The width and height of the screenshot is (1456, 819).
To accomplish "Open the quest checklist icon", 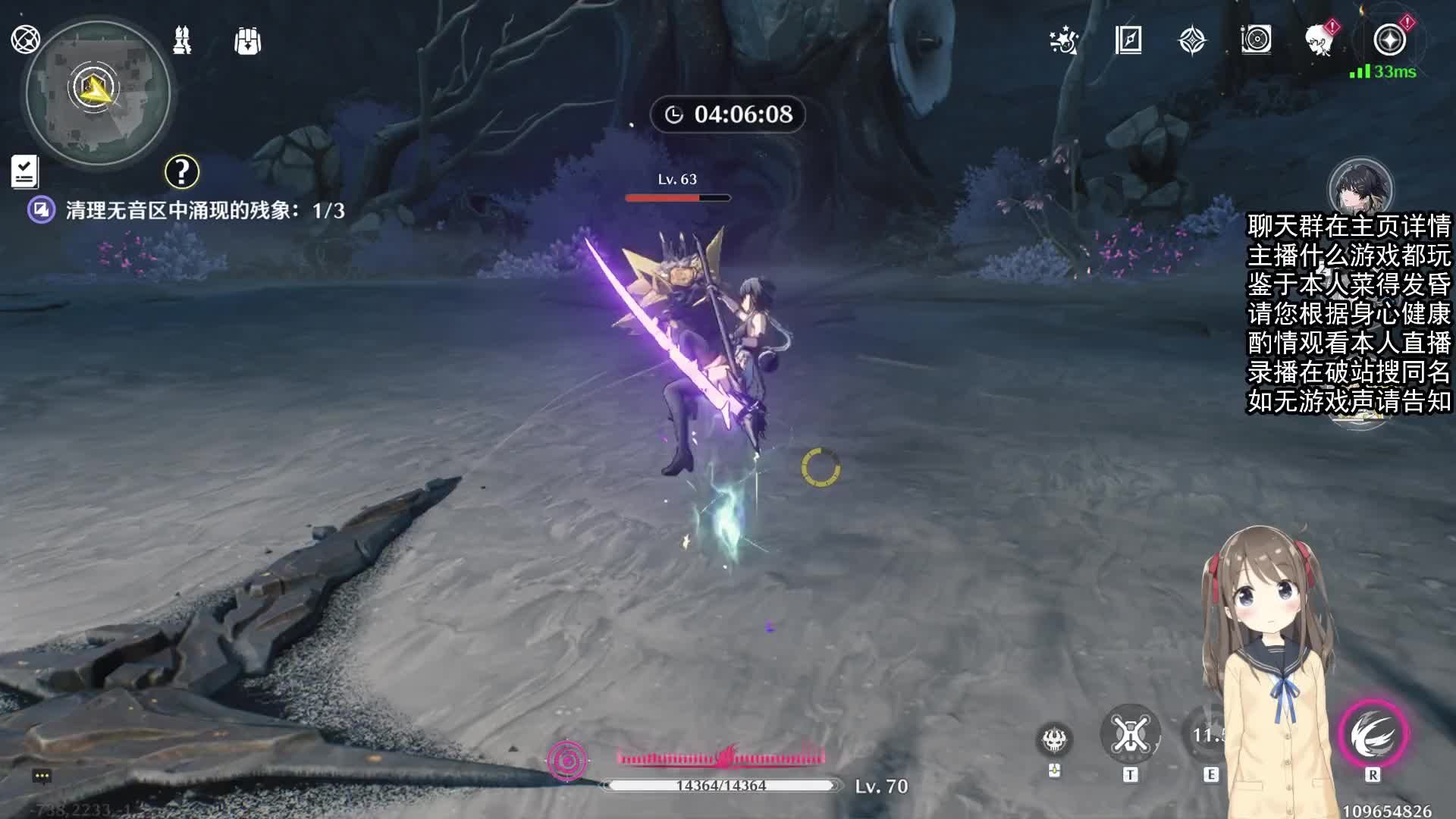I will click(x=24, y=171).
